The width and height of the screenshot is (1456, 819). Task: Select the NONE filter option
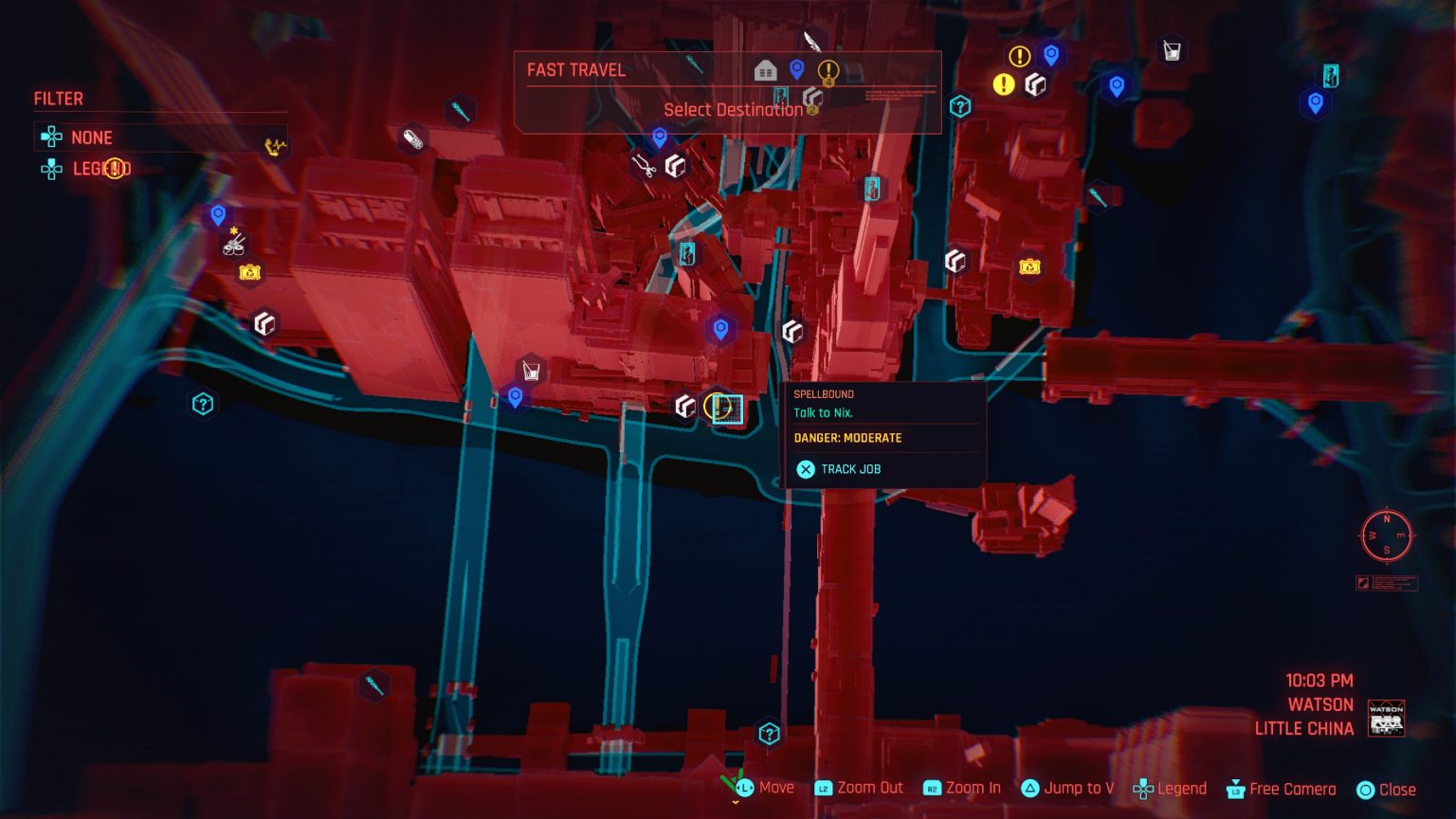pos(89,137)
